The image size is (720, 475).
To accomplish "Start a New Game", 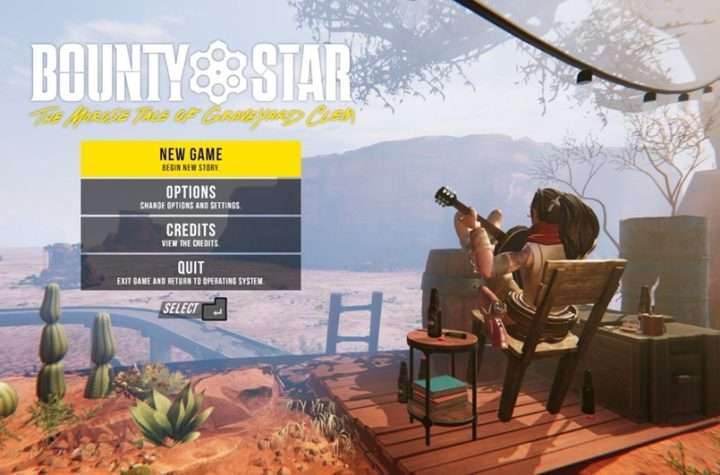I will (x=190, y=159).
